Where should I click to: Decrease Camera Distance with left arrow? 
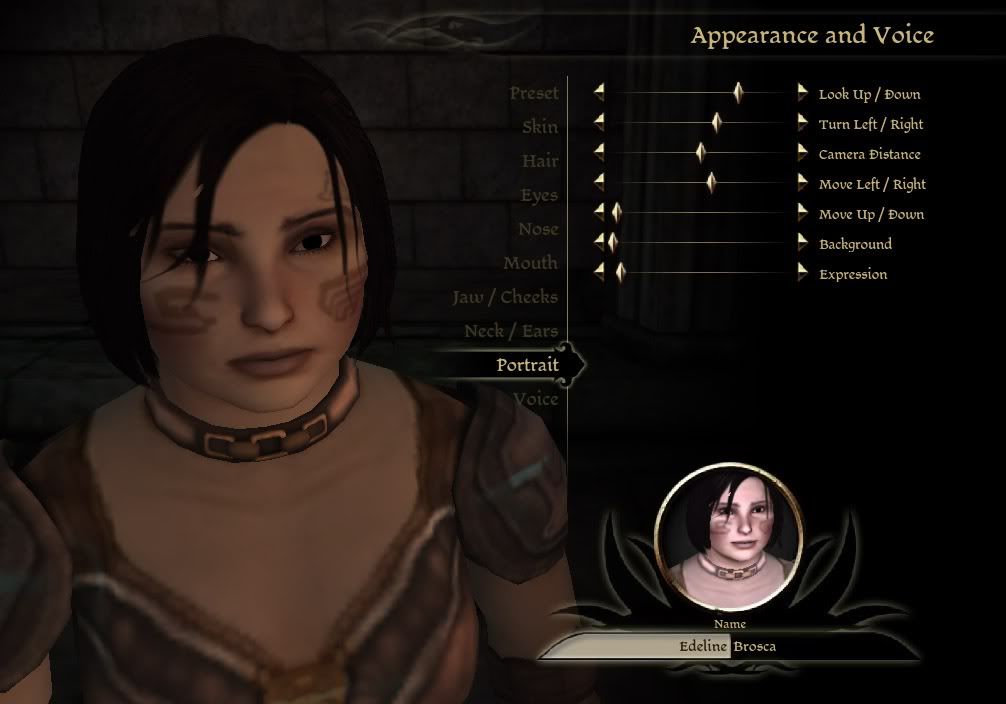pos(599,153)
